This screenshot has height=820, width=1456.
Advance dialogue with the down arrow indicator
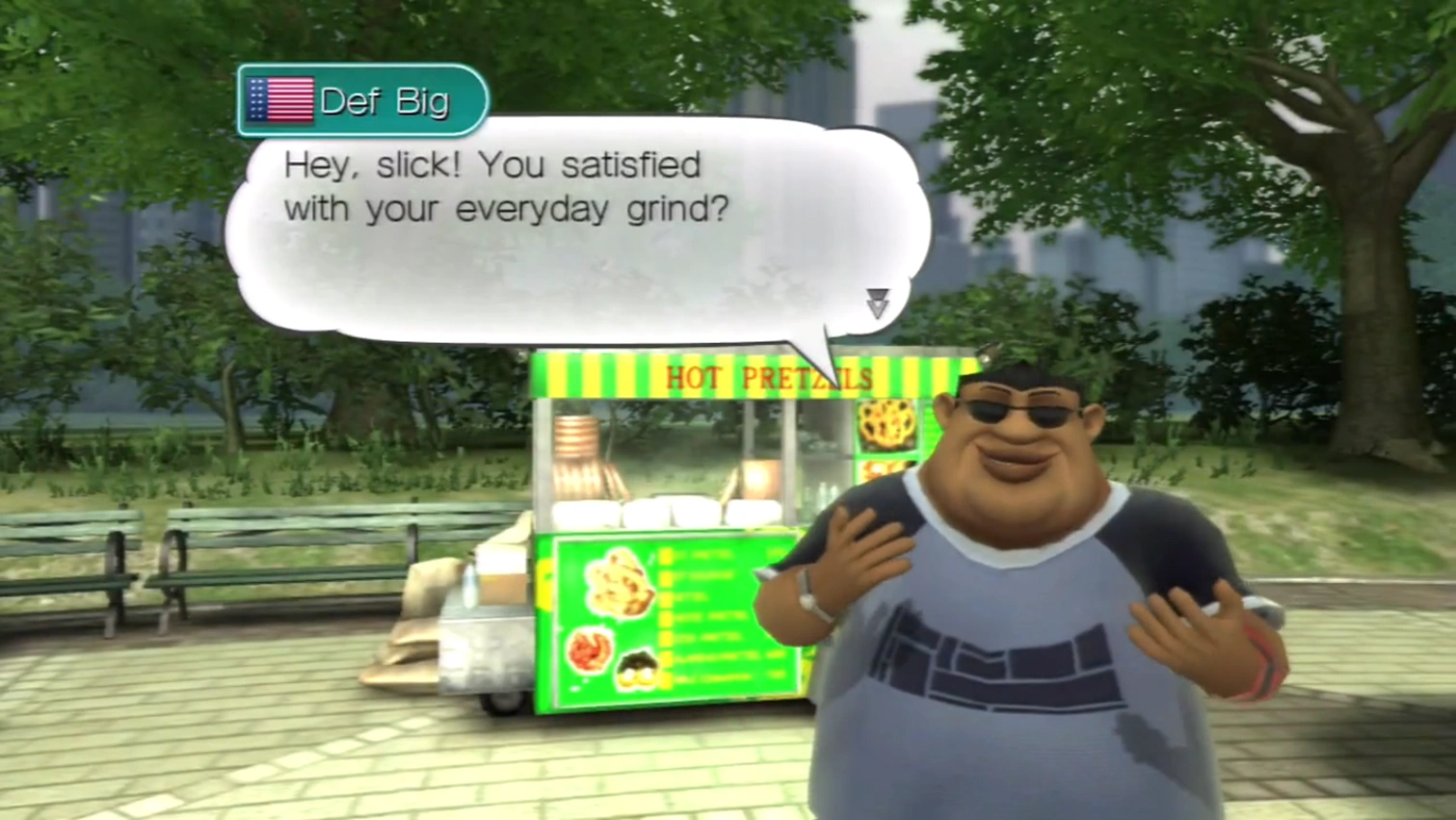(x=877, y=303)
